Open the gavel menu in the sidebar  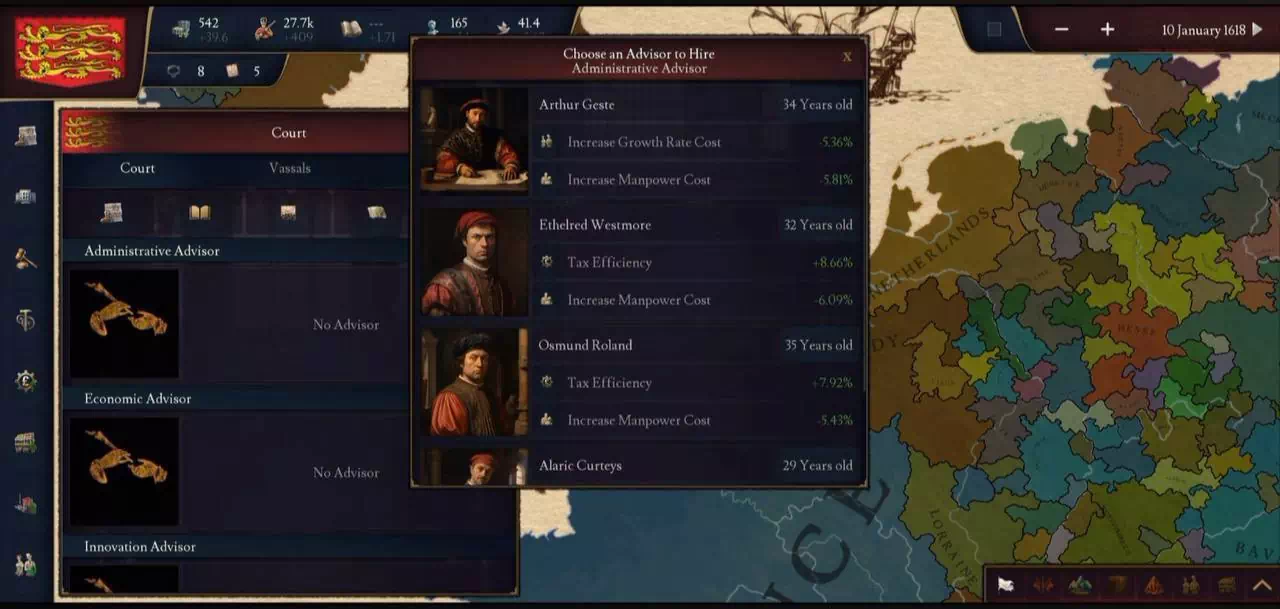(x=26, y=258)
